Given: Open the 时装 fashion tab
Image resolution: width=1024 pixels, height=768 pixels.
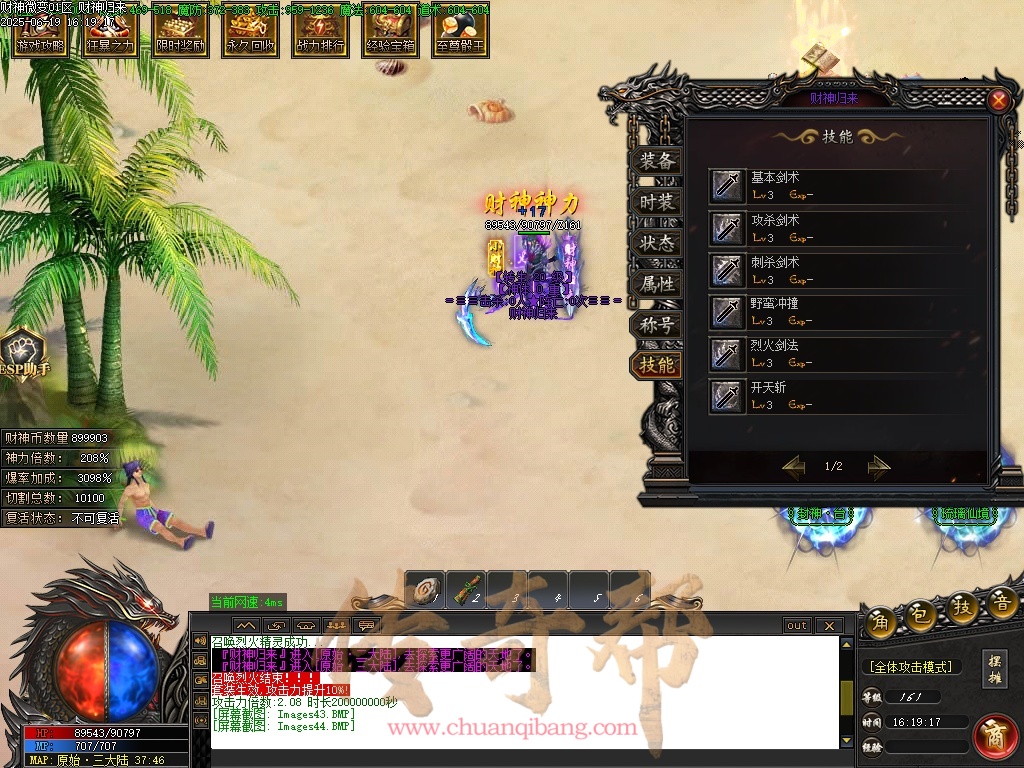Looking at the screenshot, I should pyautogui.click(x=656, y=202).
